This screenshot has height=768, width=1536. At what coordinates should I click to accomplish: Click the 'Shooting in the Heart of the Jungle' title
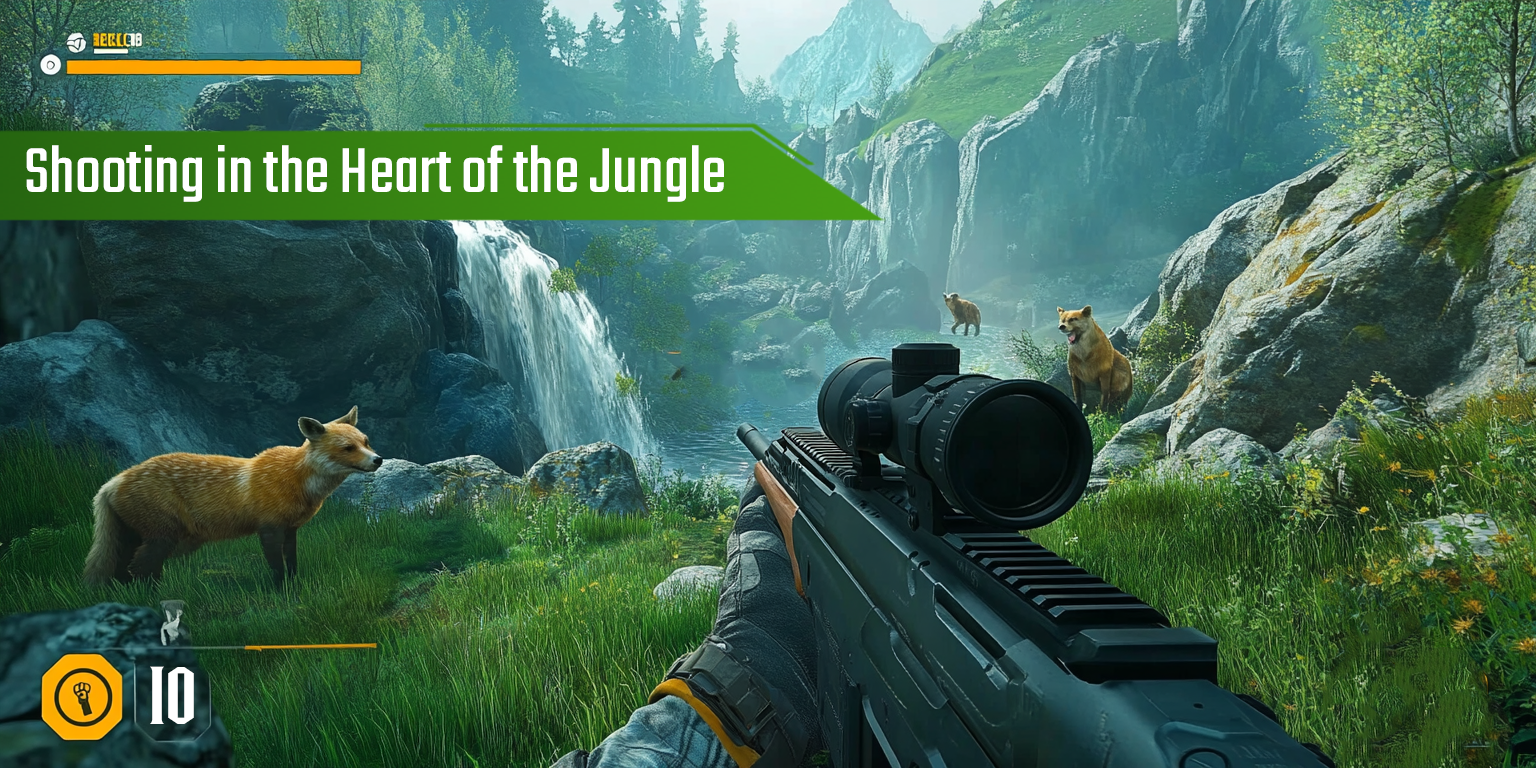(377, 172)
